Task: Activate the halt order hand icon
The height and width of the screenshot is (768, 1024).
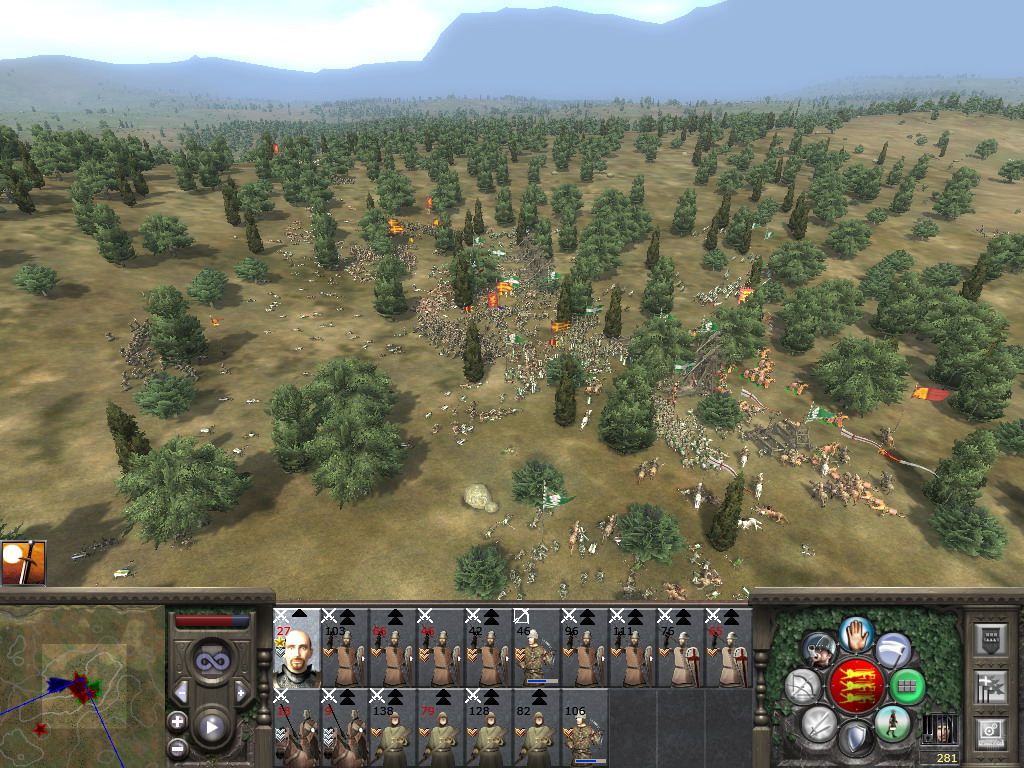Action: tap(856, 633)
